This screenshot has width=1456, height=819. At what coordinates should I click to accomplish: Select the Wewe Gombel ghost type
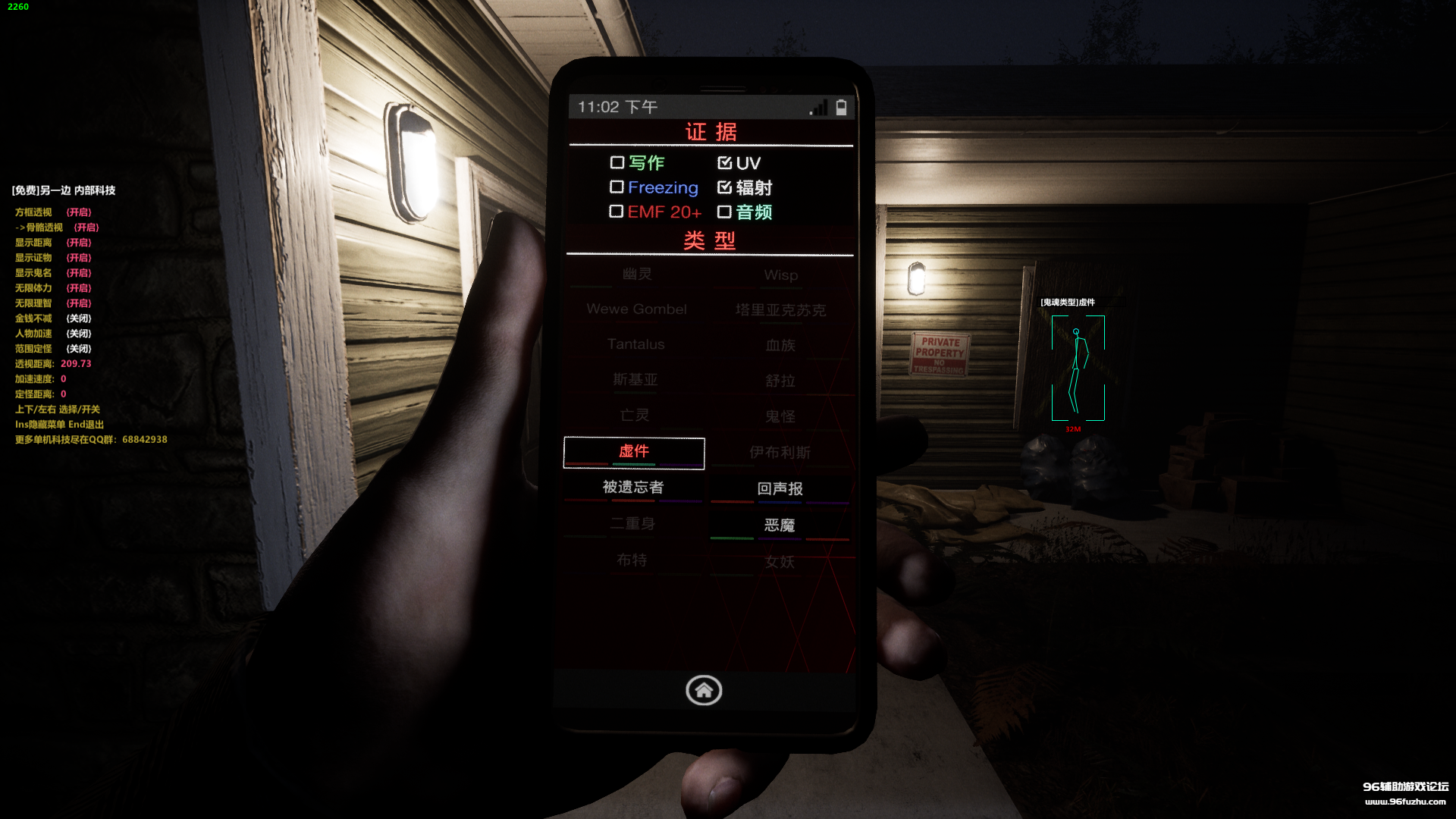[x=636, y=309]
